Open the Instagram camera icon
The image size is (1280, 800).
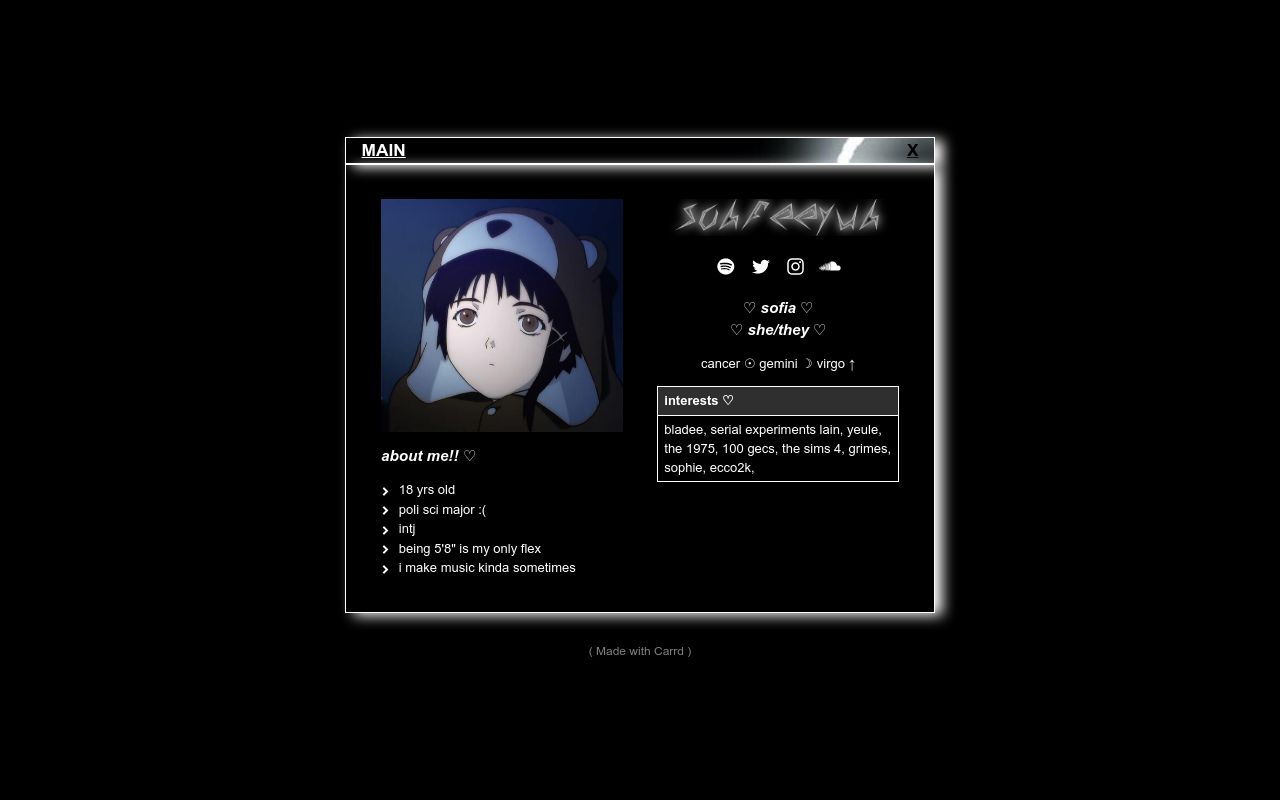(795, 266)
